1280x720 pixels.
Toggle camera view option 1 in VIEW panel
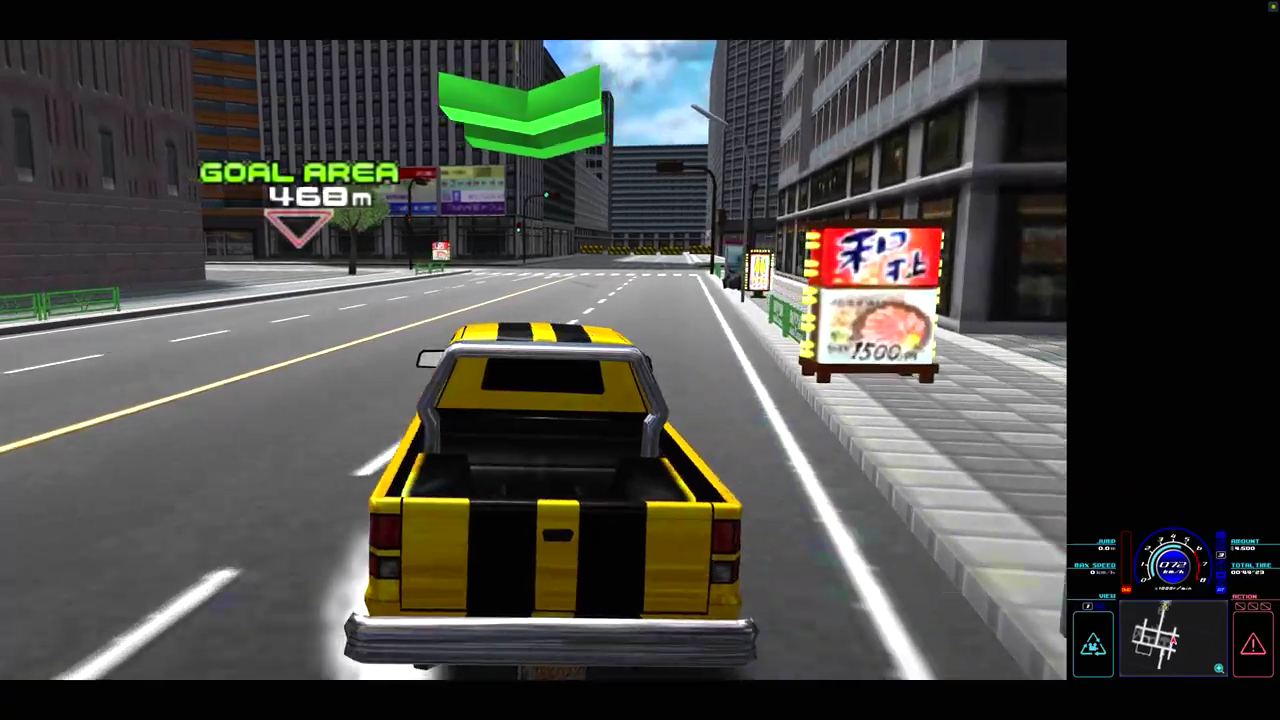point(1087,605)
